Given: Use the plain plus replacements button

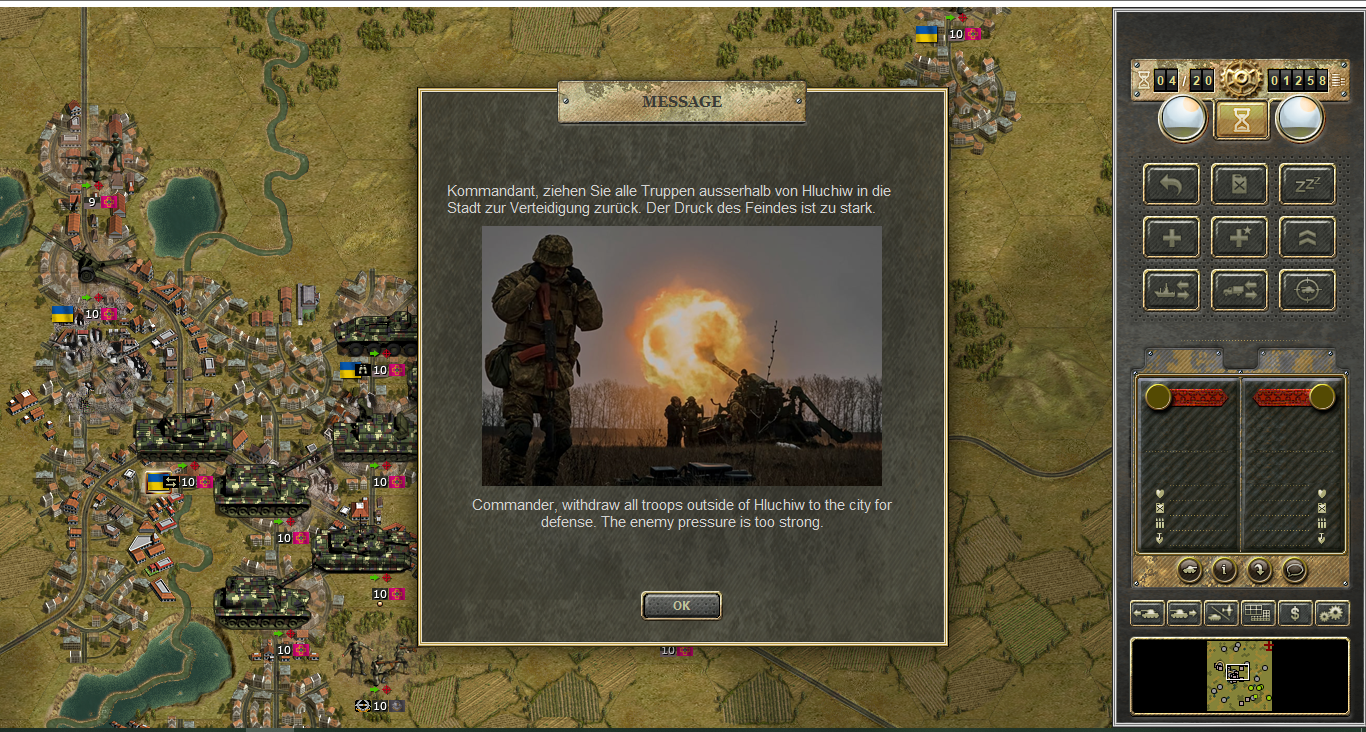Looking at the screenshot, I should [1171, 237].
